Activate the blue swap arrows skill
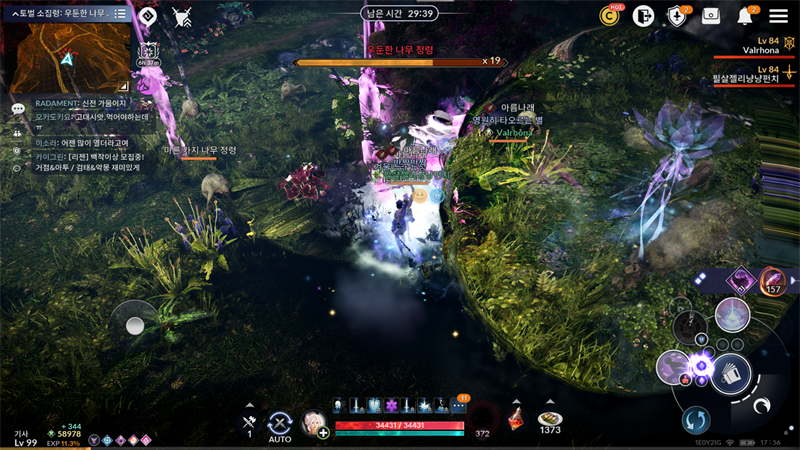Image resolution: width=800 pixels, height=450 pixels. [x=696, y=419]
